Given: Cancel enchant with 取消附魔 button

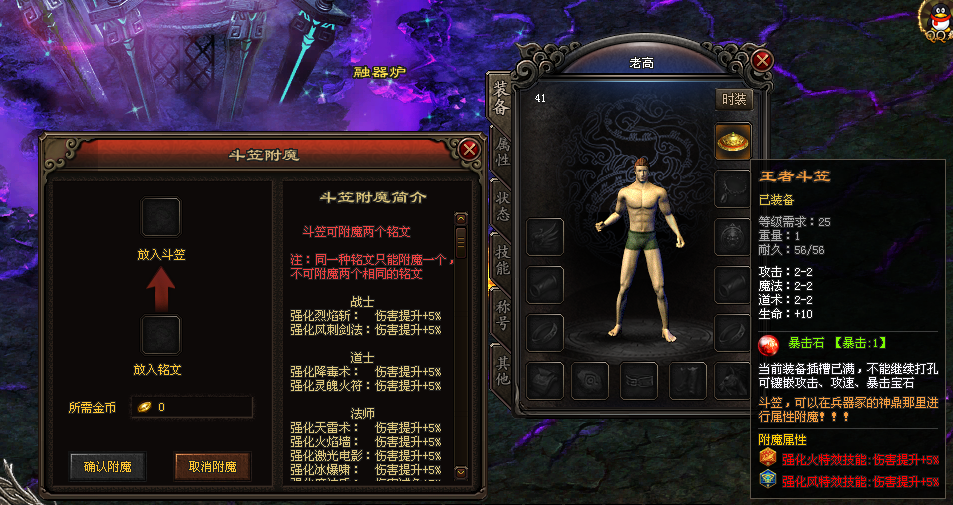Looking at the screenshot, I should [x=212, y=466].
